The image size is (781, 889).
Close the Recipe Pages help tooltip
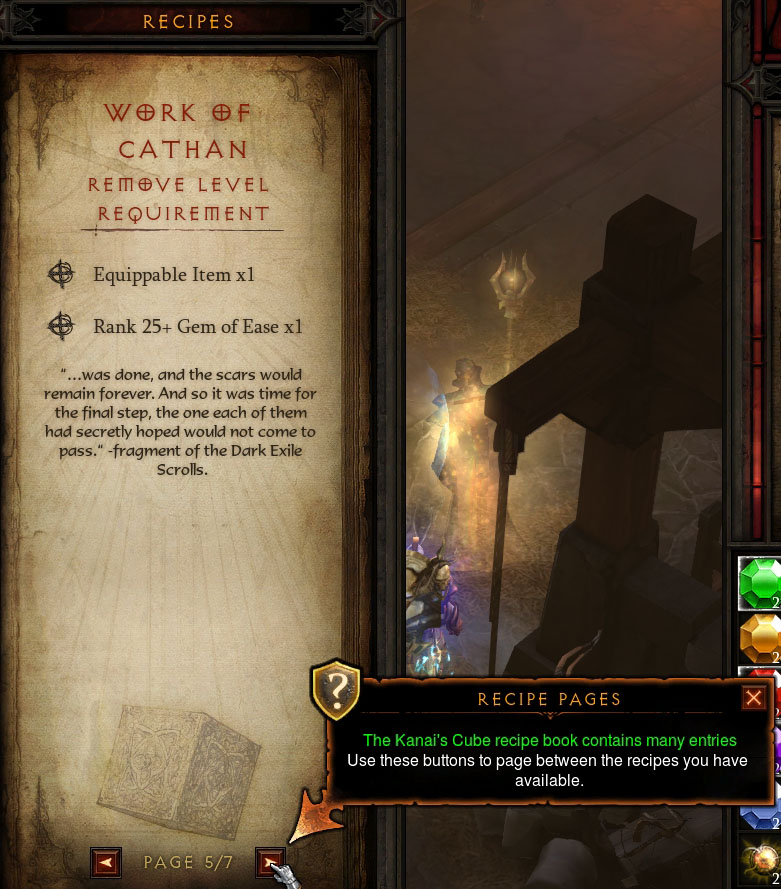(x=754, y=698)
